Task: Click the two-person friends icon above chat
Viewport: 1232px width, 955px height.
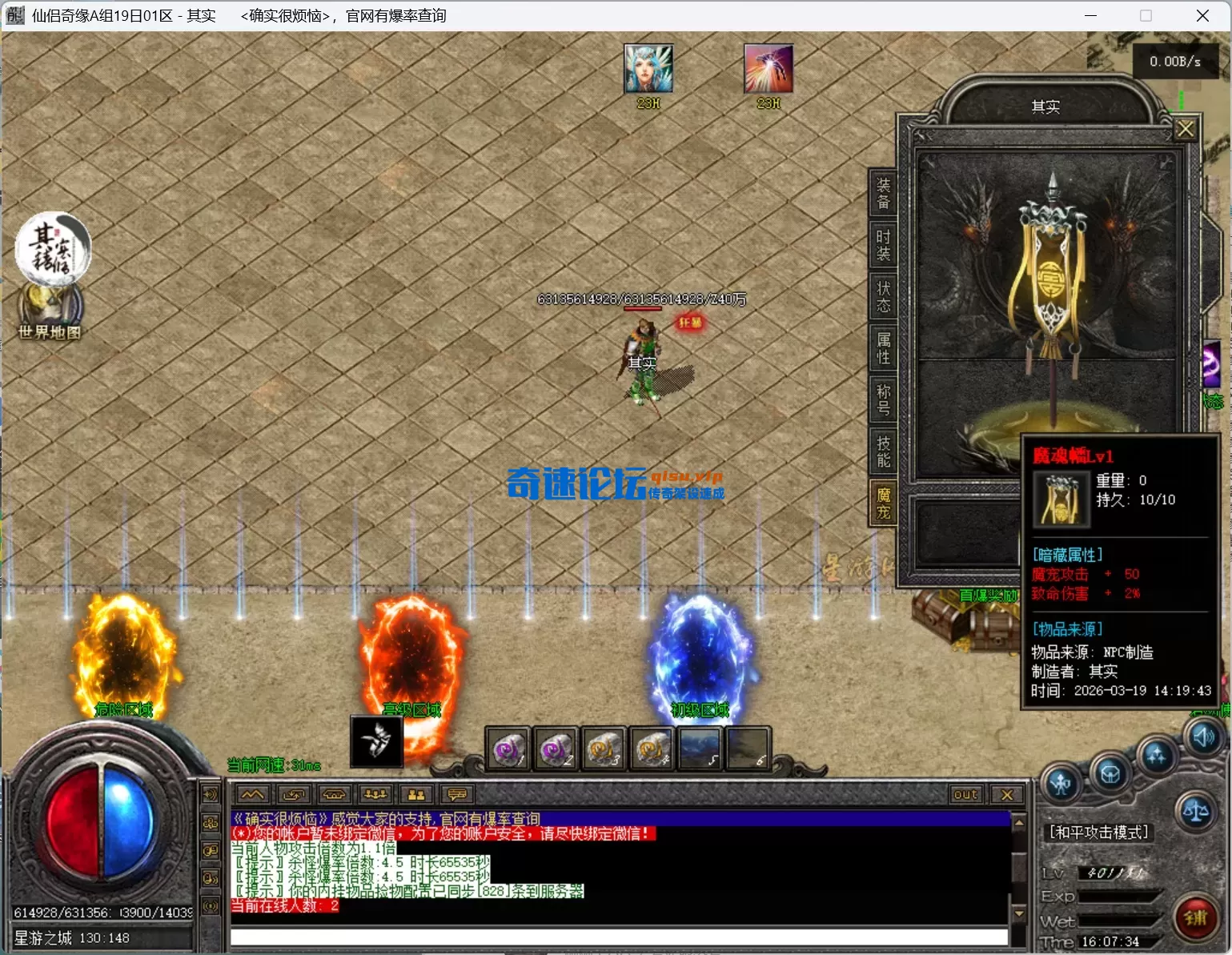Action: 415,794
